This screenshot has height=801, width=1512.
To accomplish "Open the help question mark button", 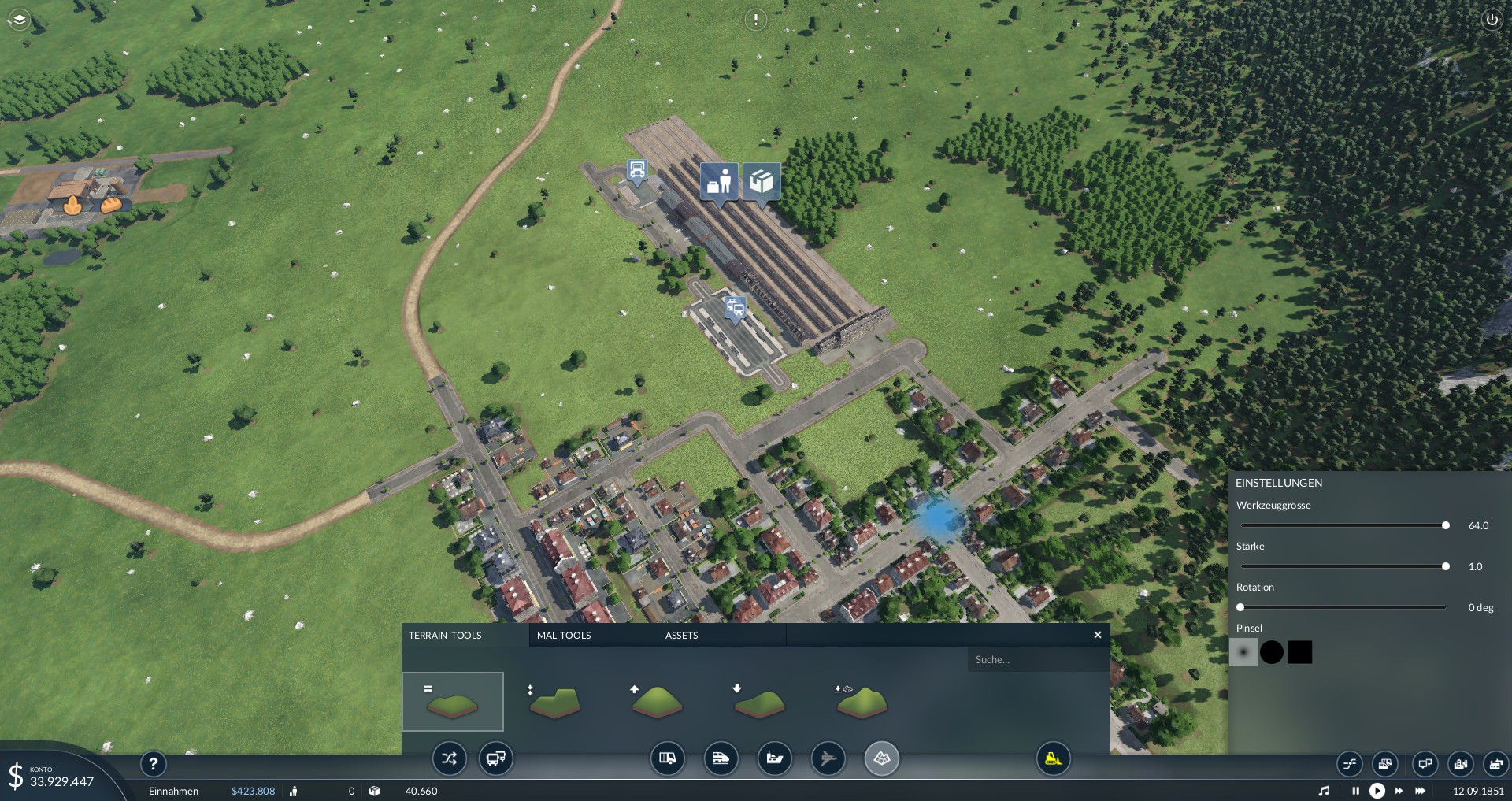I will click(154, 763).
